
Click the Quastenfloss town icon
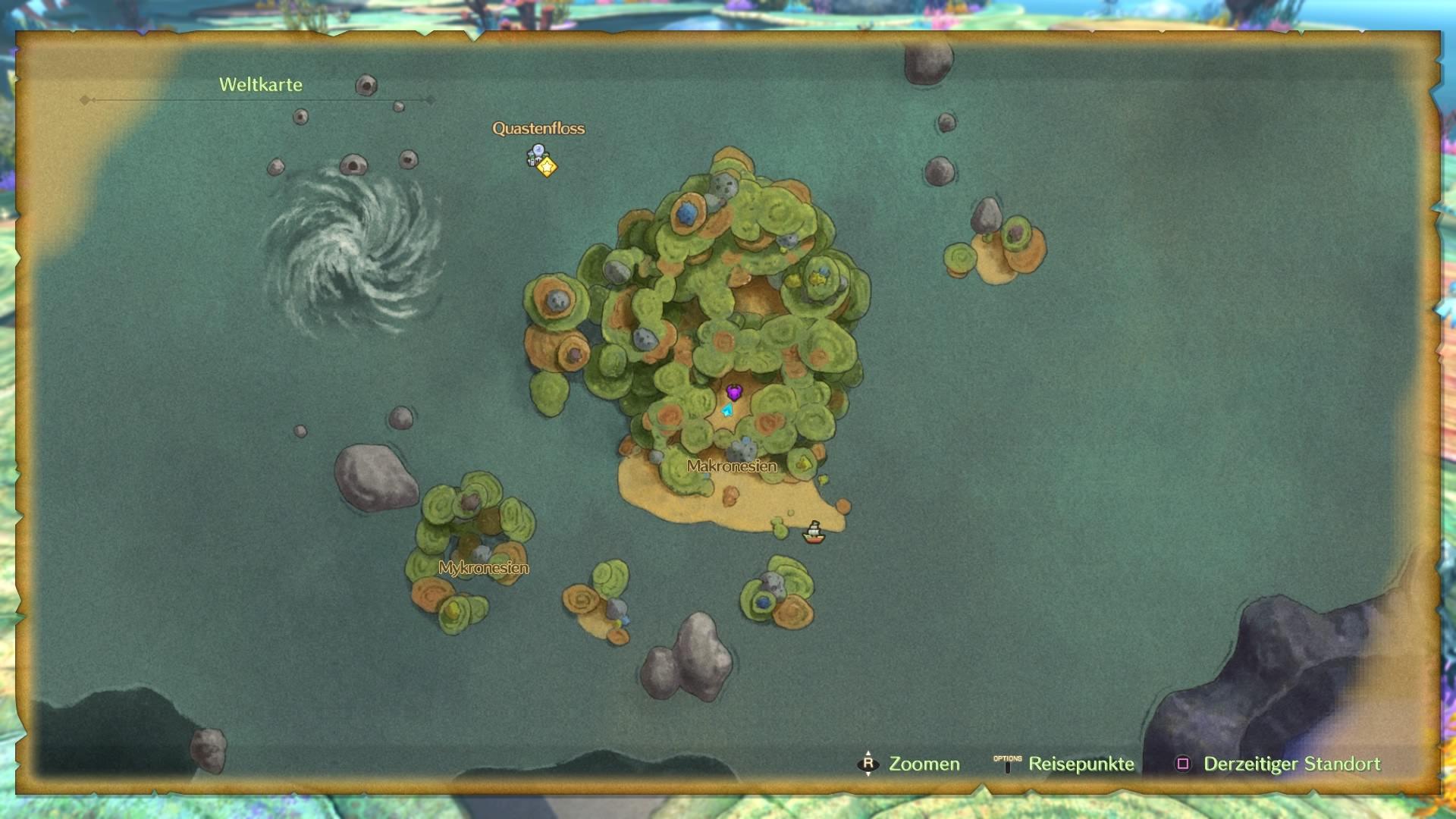click(535, 155)
